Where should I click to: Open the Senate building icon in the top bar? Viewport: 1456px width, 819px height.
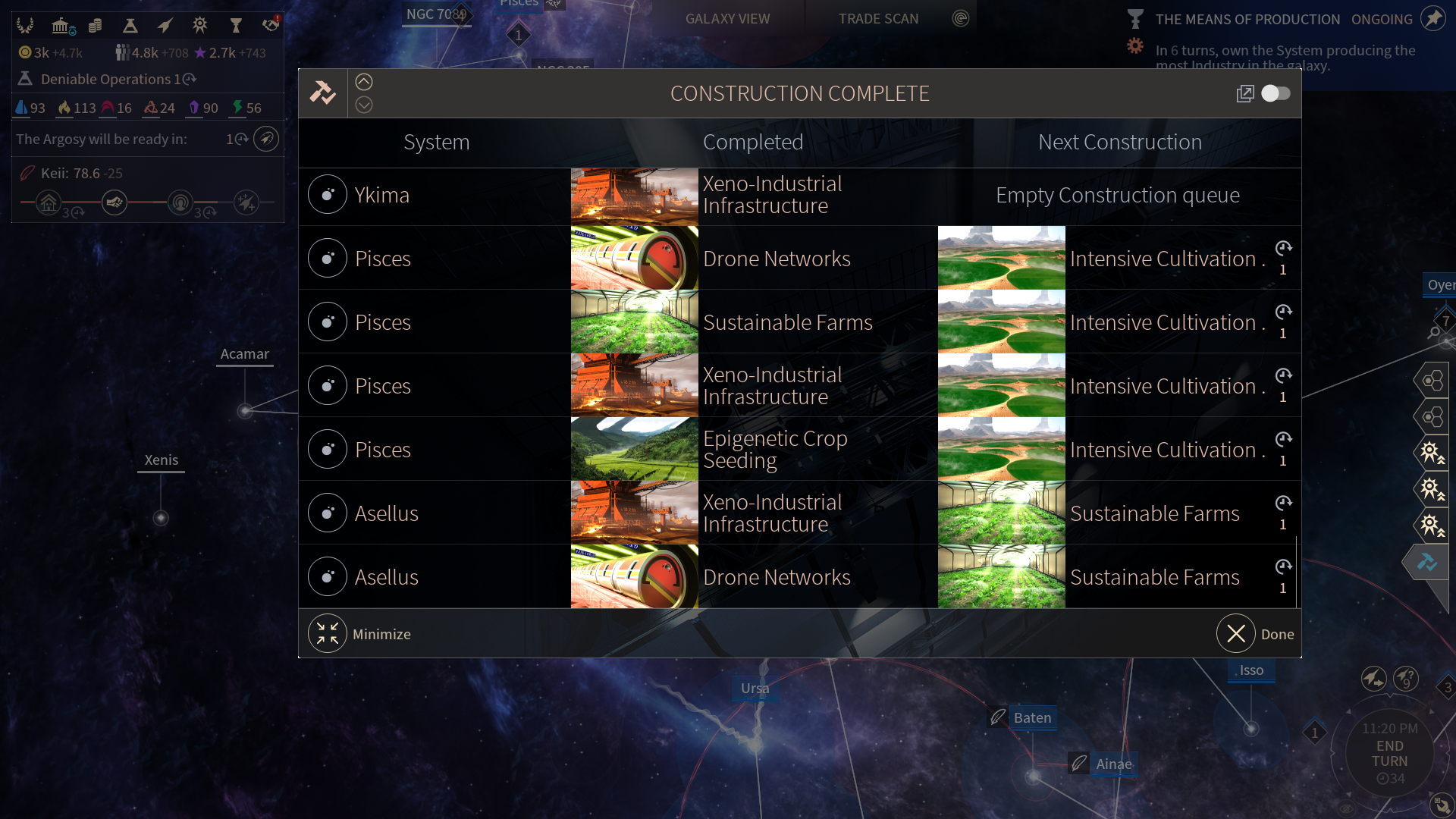click(x=61, y=26)
